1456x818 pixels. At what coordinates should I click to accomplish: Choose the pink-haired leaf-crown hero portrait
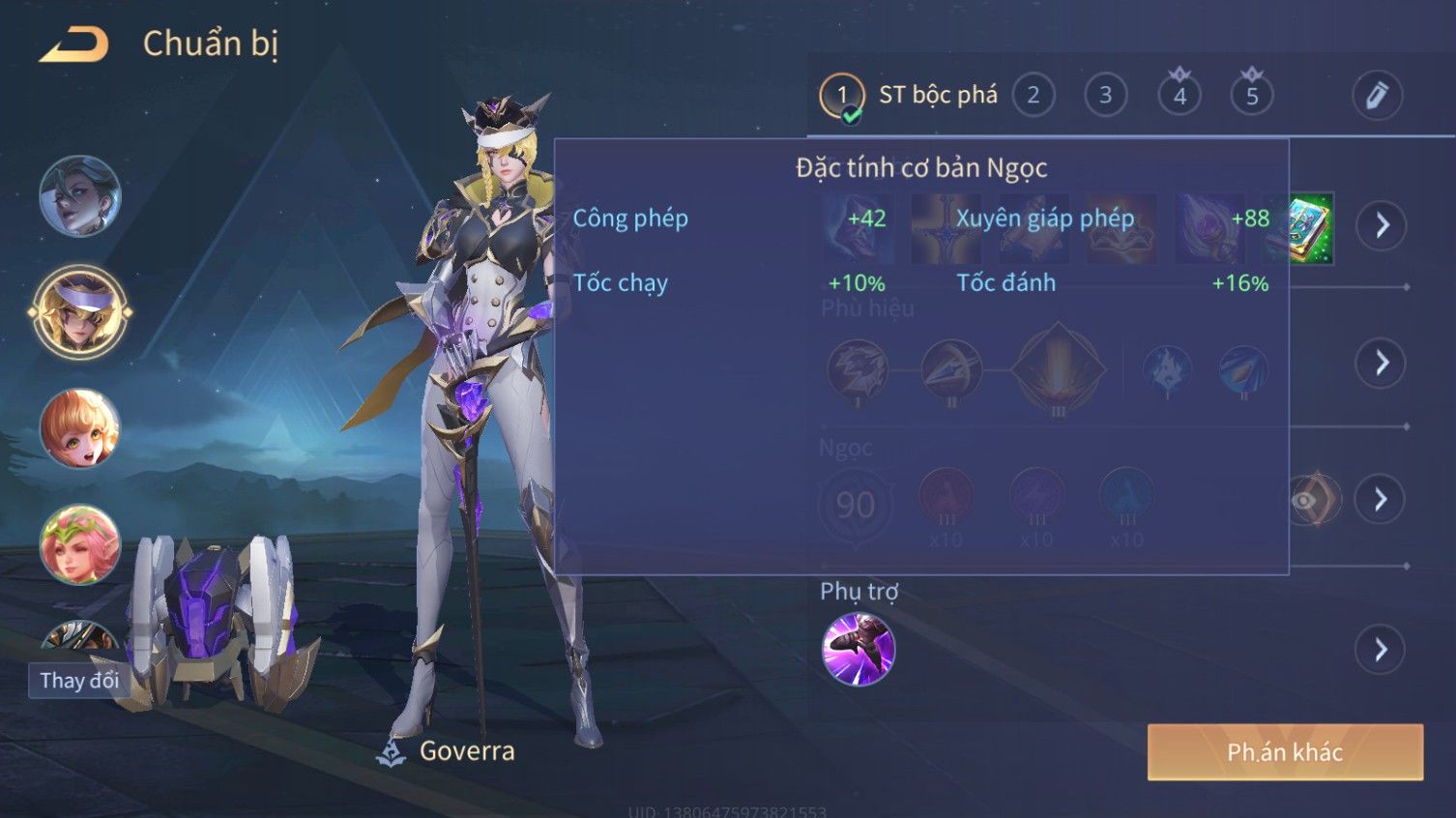80,544
